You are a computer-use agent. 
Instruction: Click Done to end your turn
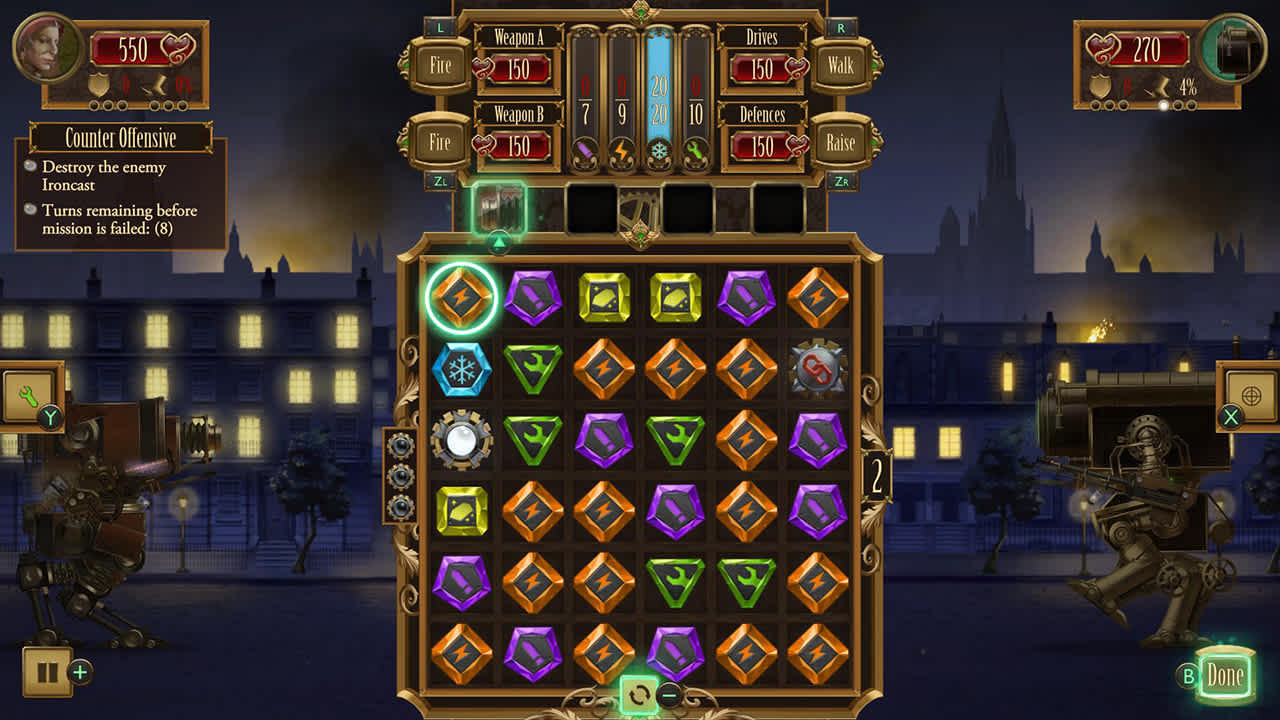[x=1224, y=675]
